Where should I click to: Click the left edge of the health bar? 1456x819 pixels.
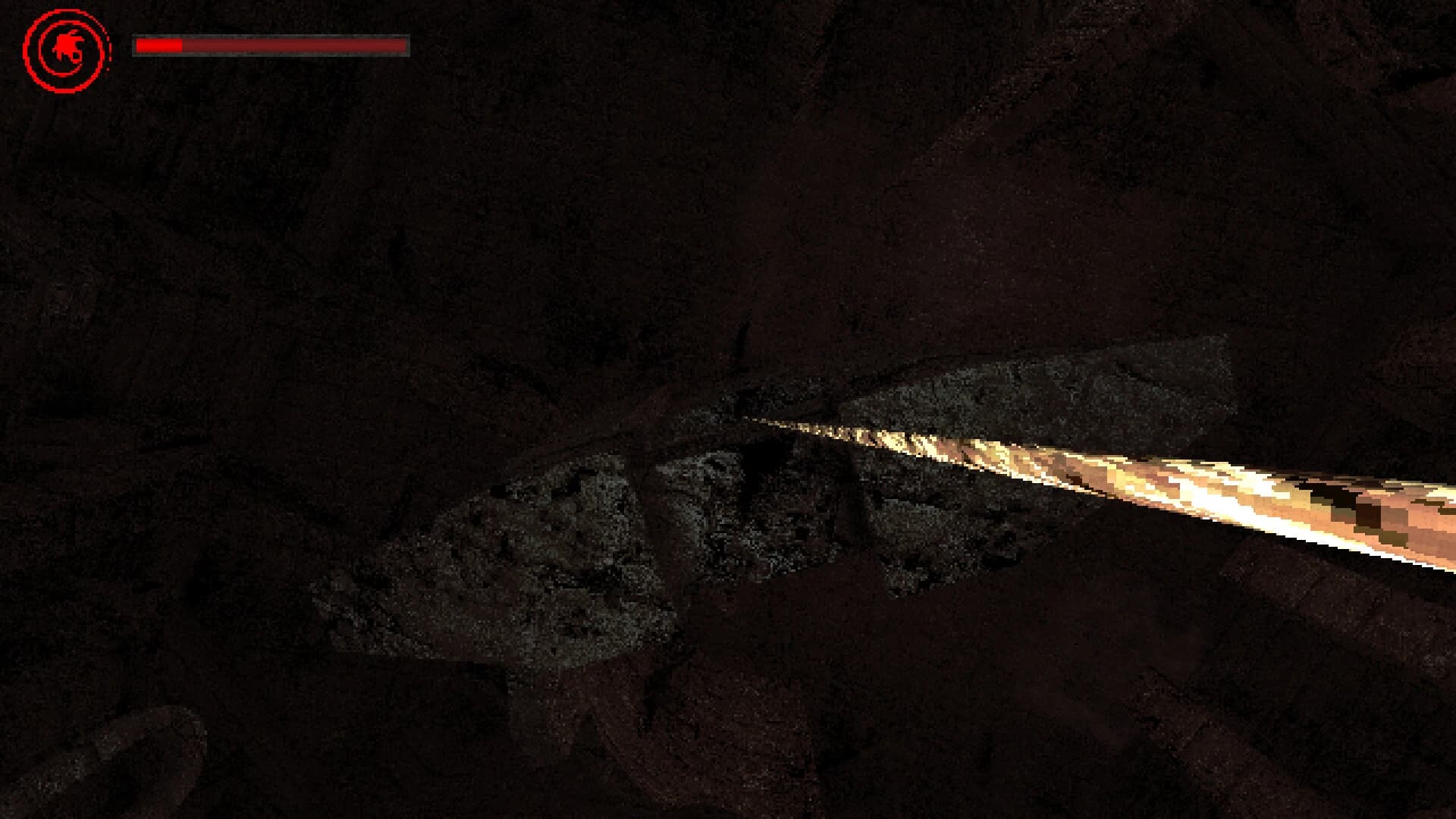point(136,45)
